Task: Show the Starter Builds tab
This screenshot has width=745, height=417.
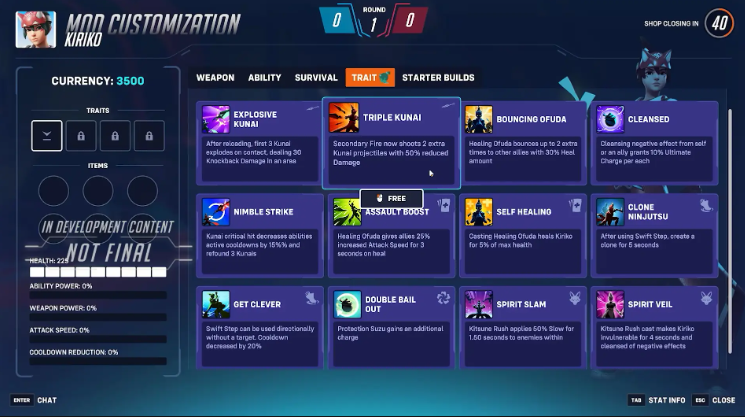Action: 438,78
